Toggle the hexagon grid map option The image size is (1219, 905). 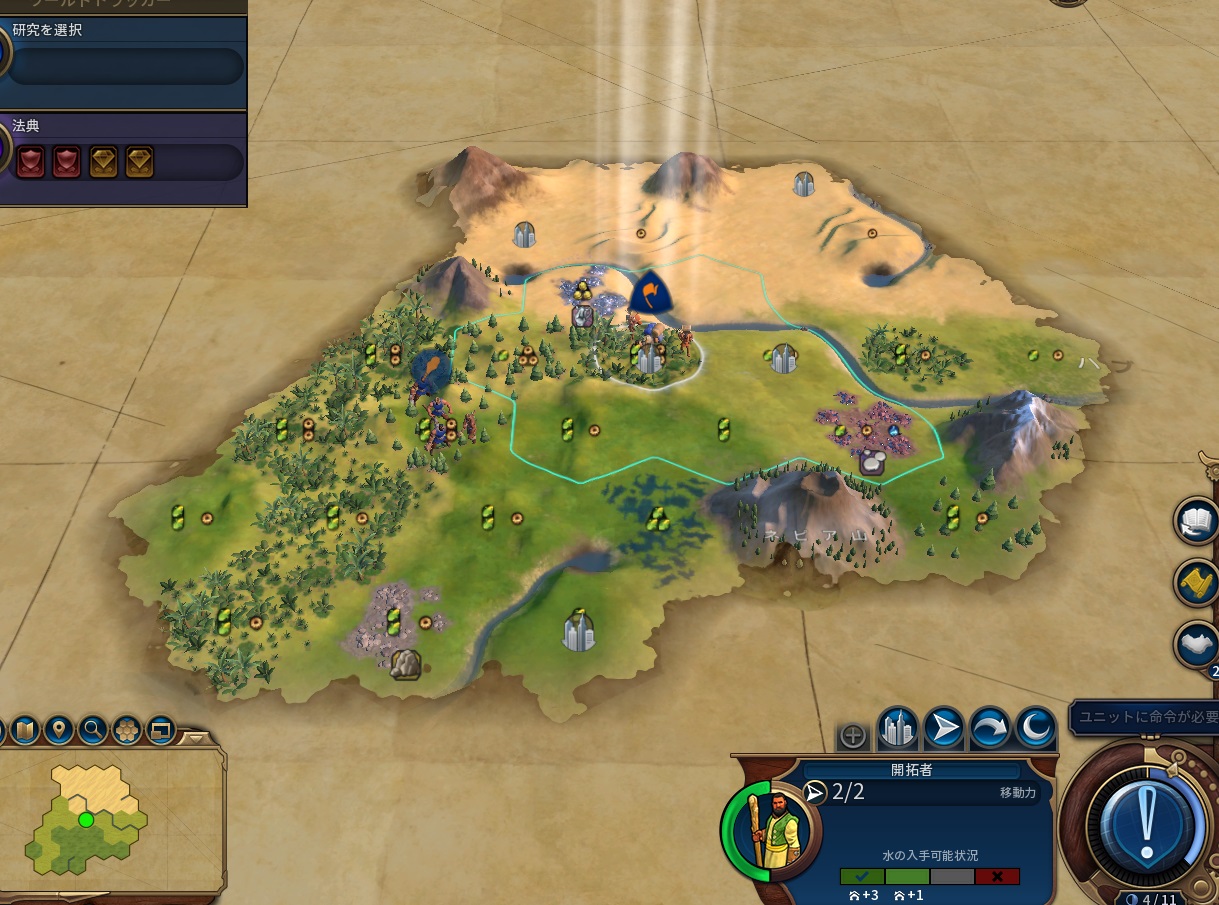pyautogui.click(x=127, y=730)
